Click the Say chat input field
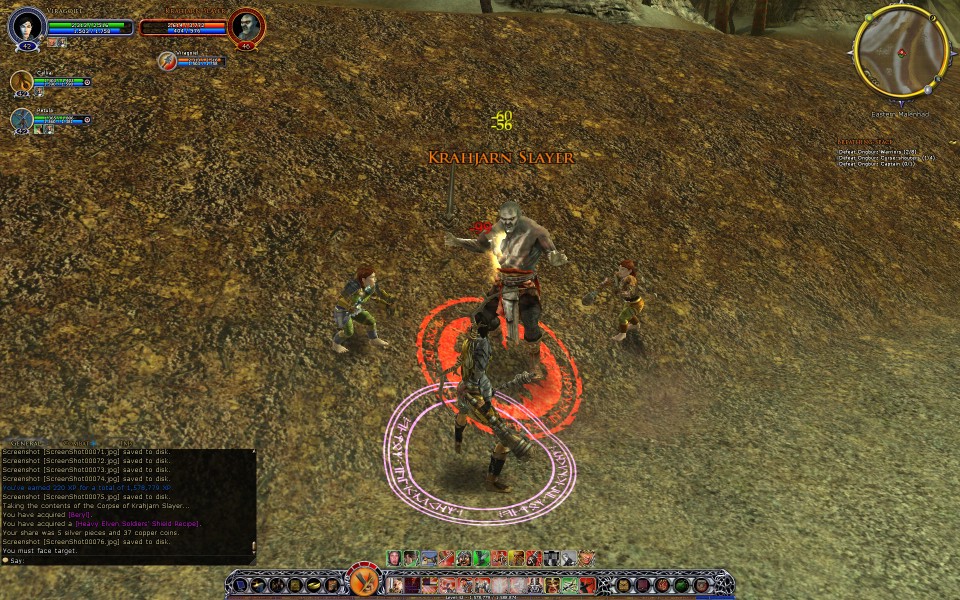 pos(120,561)
